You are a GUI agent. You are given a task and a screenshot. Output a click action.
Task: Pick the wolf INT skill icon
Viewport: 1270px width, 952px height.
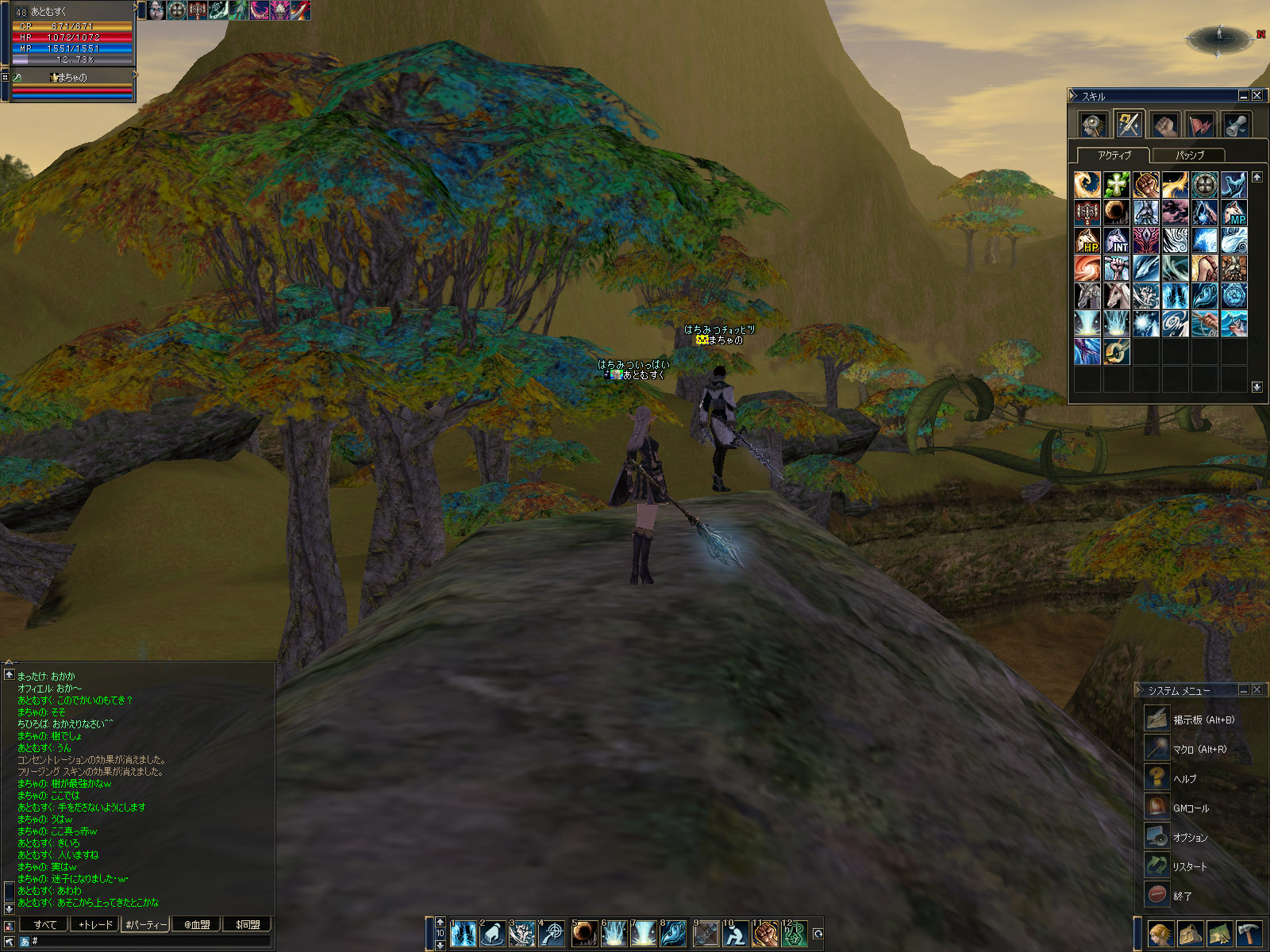point(1117,240)
